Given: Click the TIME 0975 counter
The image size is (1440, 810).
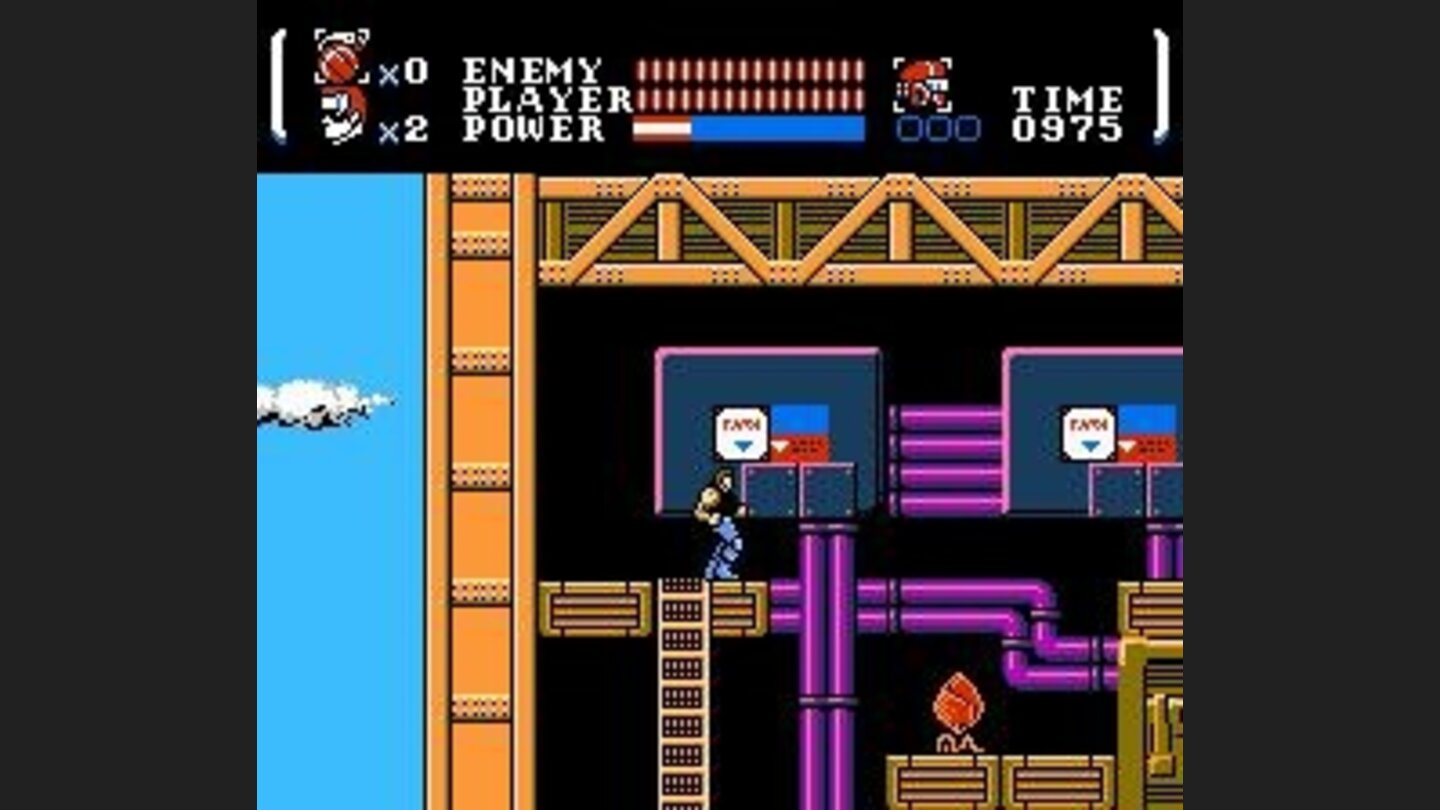Looking at the screenshot, I should pyautogui.click(x=1068, y=113).
